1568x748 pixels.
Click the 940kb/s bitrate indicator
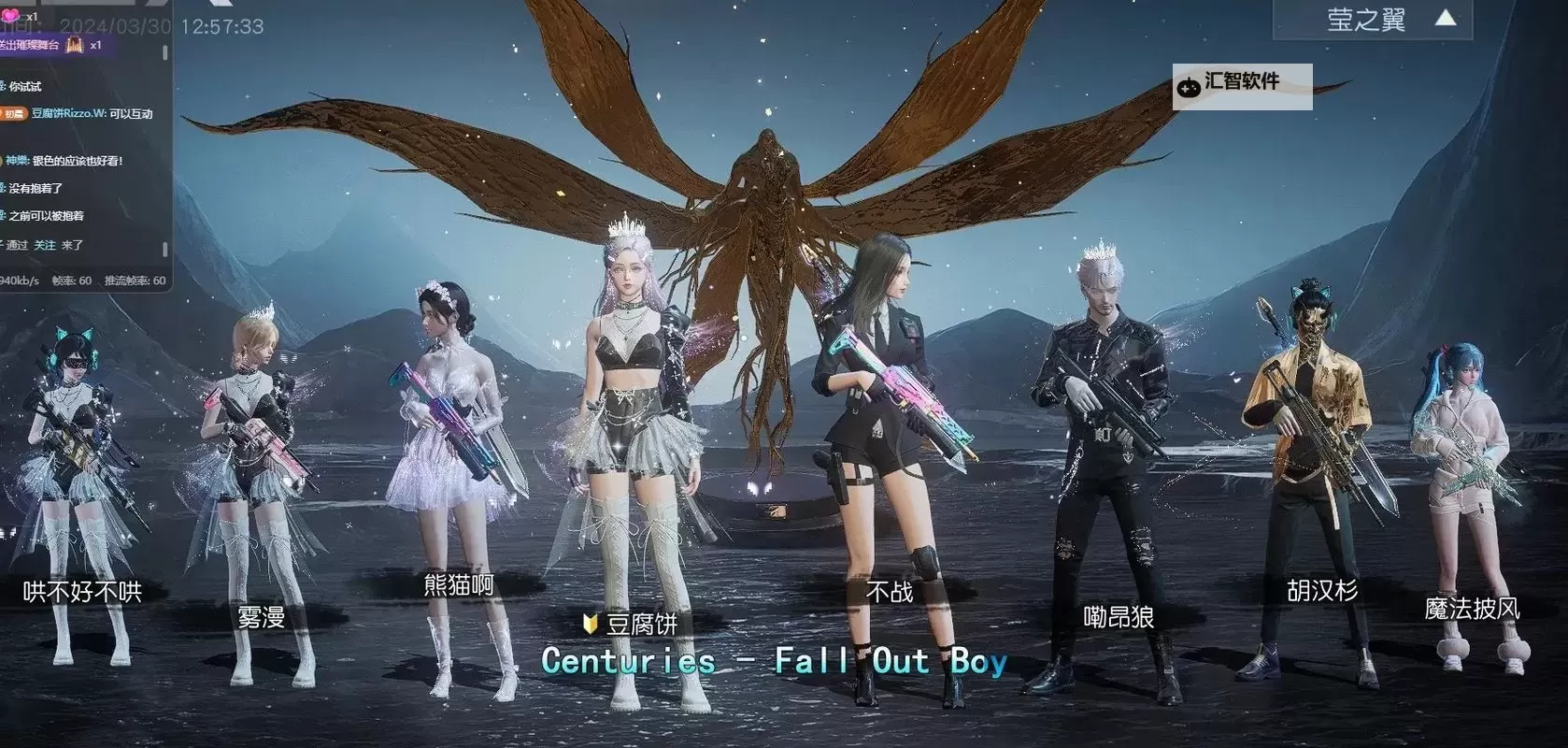[19, 279]
